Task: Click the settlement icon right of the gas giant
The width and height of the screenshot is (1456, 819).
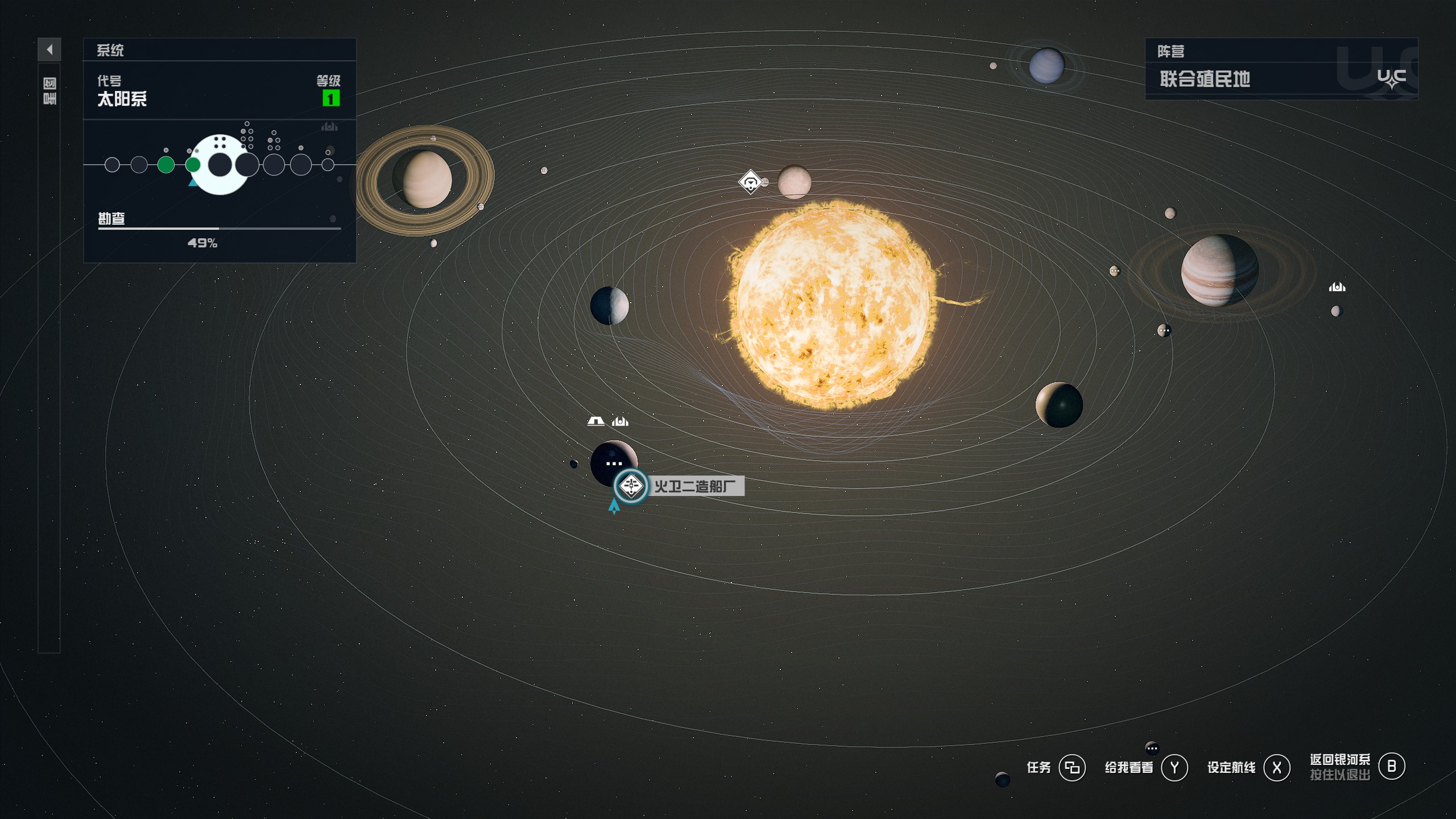Action: 1337,287
